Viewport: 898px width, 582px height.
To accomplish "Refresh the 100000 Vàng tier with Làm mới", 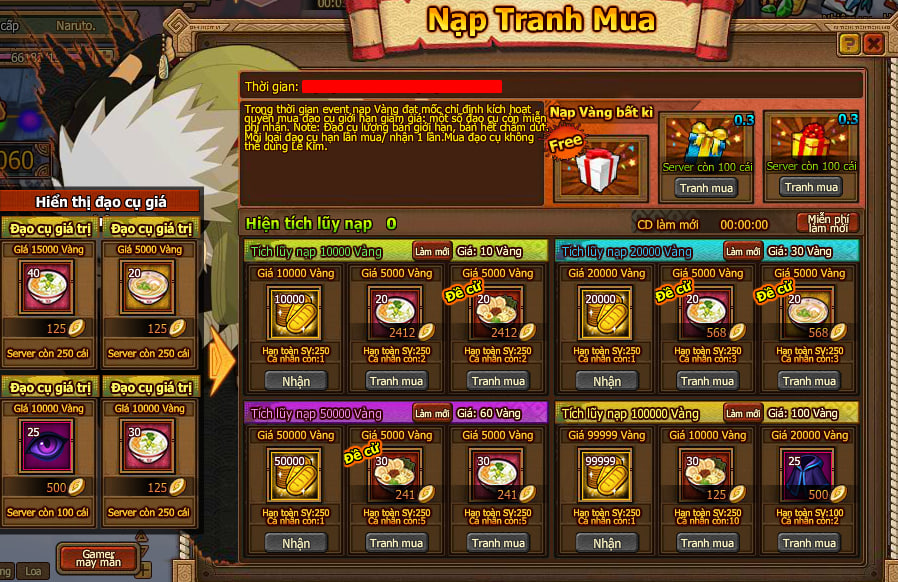I will 743,413.
